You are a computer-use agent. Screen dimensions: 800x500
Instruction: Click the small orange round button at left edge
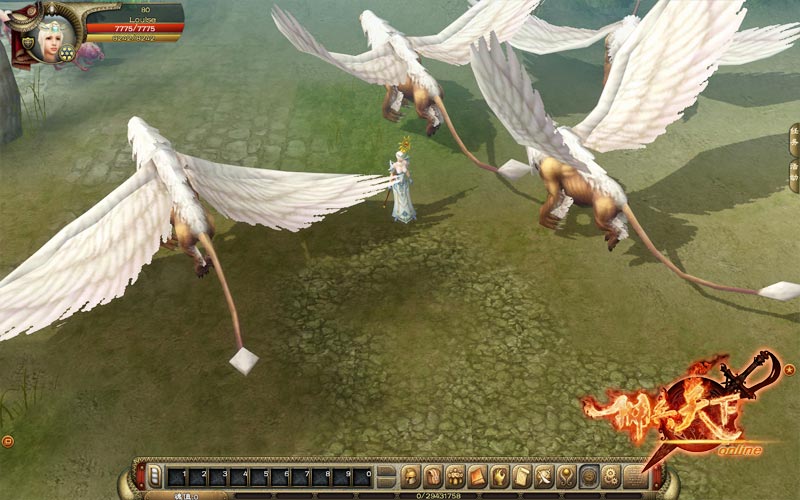point(8,440)
